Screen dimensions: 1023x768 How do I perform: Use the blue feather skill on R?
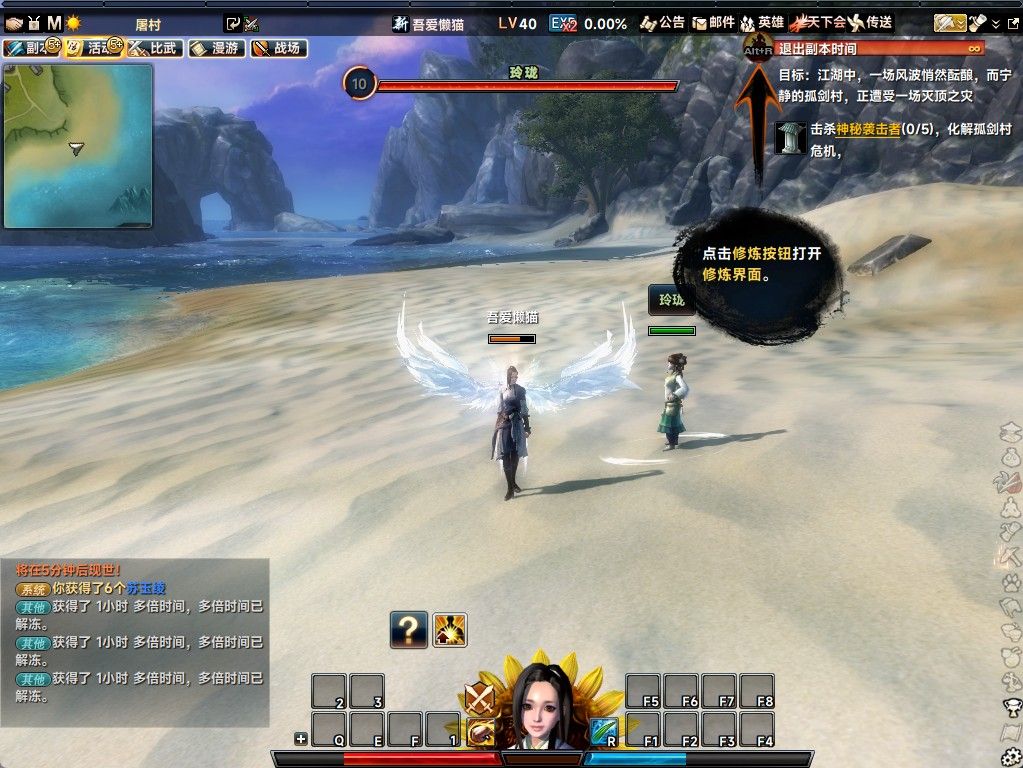click(603, 733)
